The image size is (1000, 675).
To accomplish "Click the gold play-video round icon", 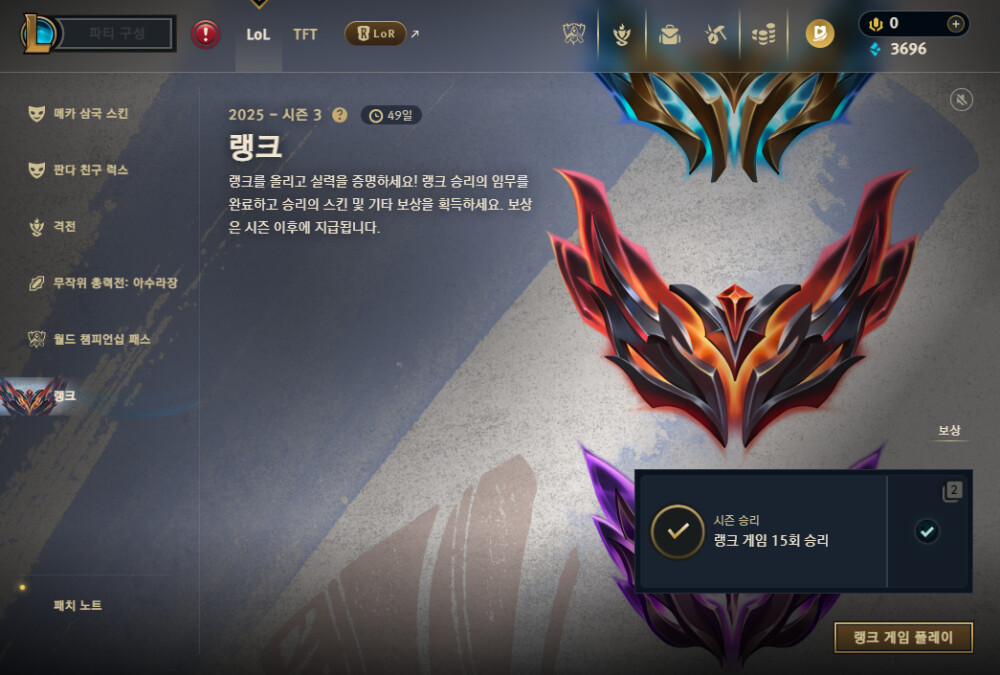I will pyautogui.click(x=820, y=35).
